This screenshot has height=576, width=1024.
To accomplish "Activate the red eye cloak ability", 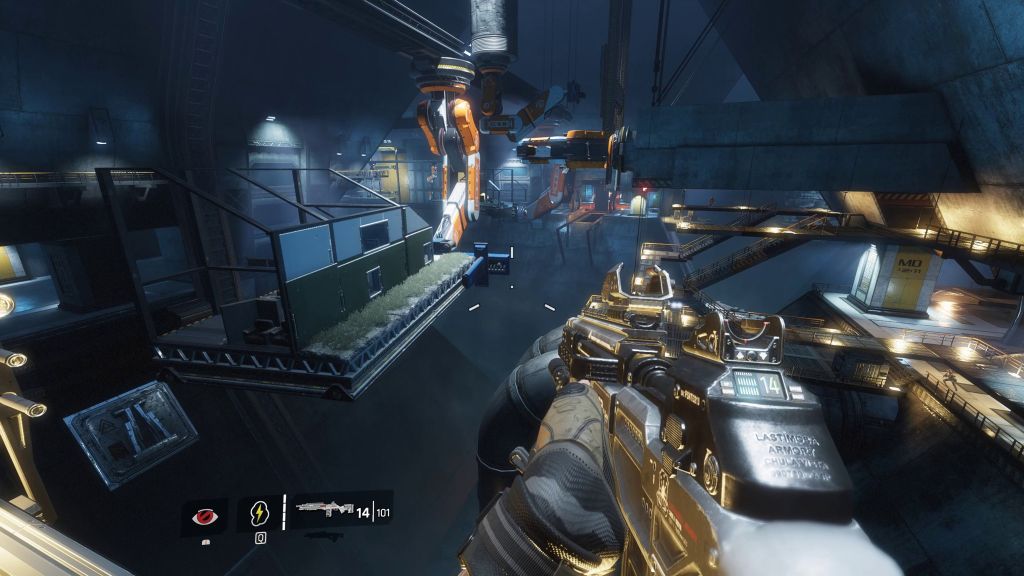I will 204,513.
